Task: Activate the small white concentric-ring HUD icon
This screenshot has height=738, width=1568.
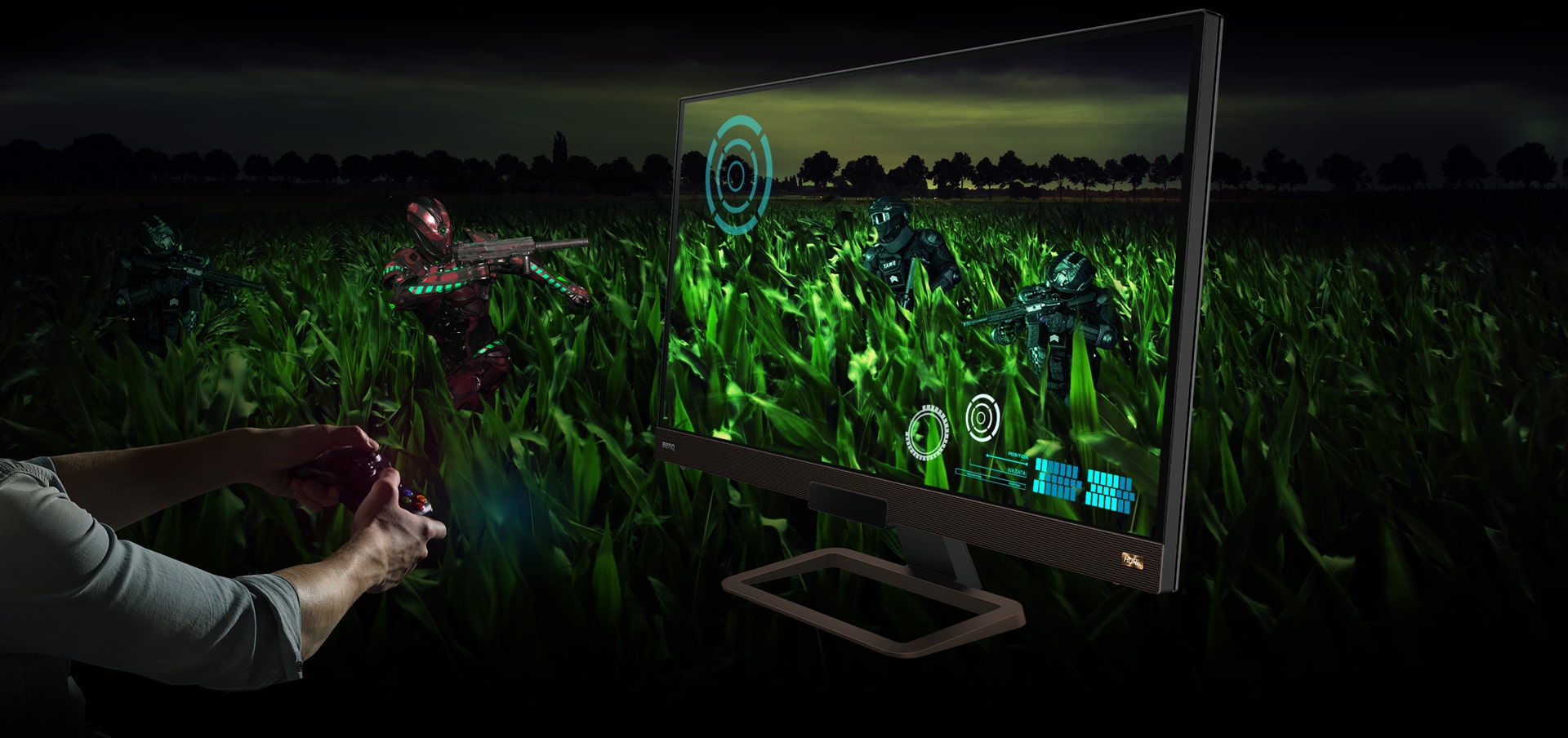Action: tap(982, 416)
